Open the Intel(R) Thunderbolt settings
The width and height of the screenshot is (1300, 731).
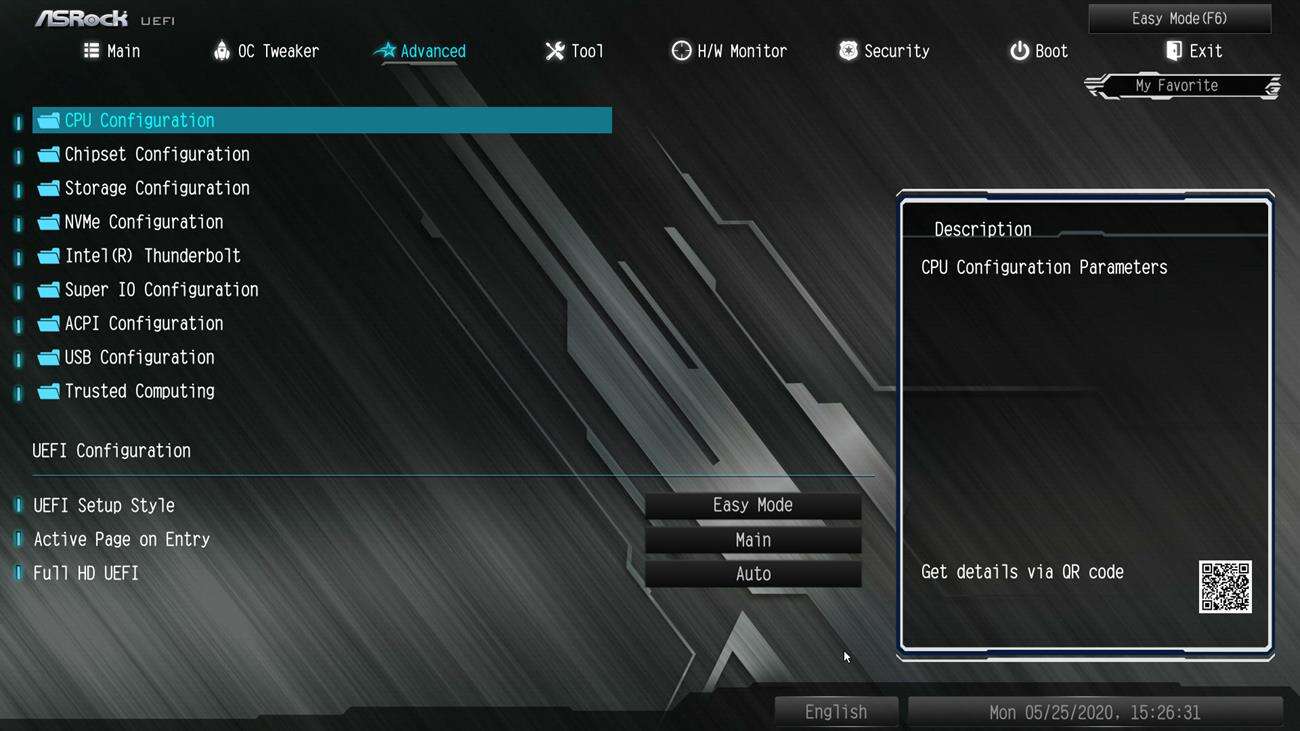click(x=152, y=256)
